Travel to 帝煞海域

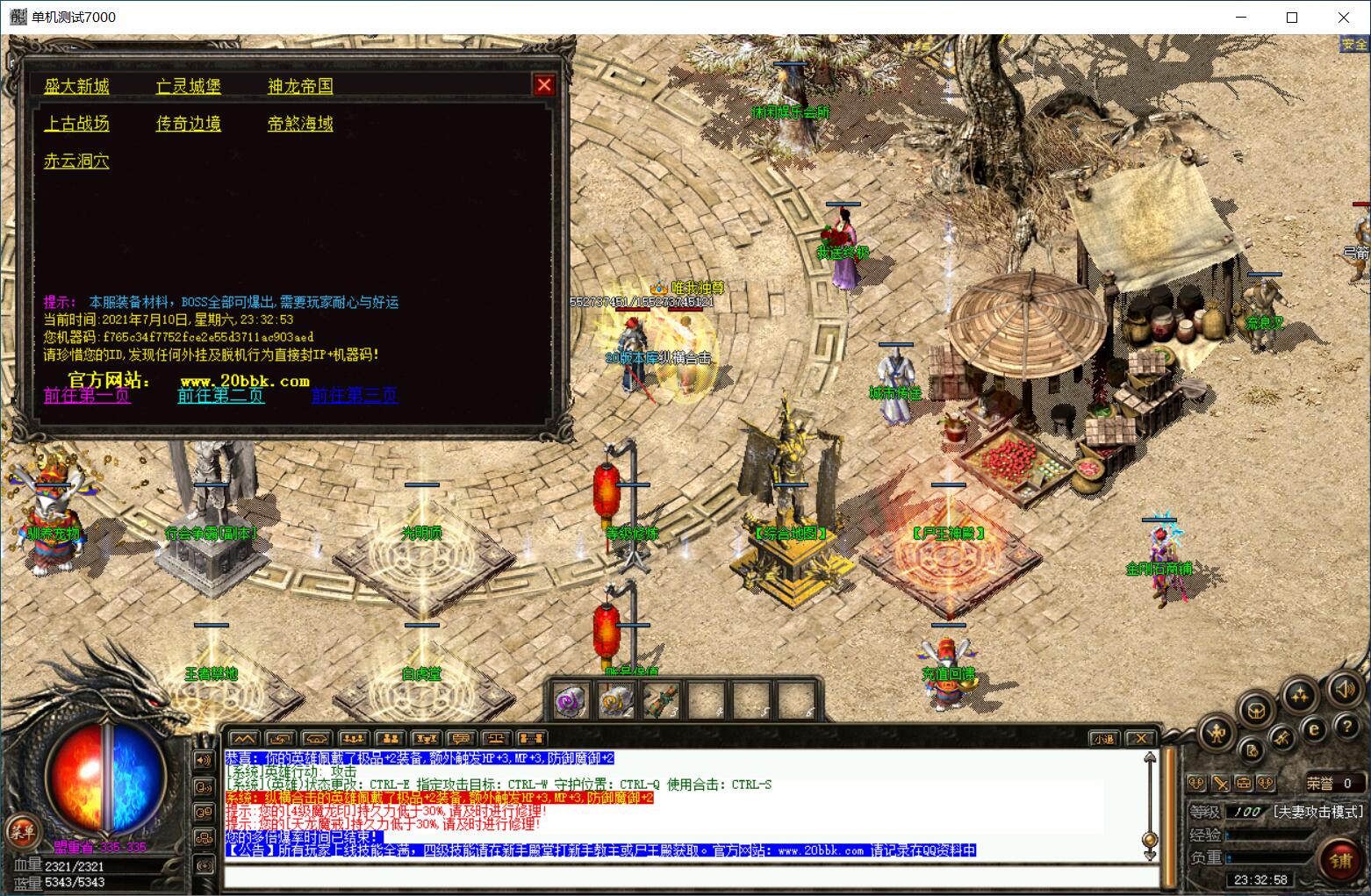pyautogui.click(x=300, y=124)
